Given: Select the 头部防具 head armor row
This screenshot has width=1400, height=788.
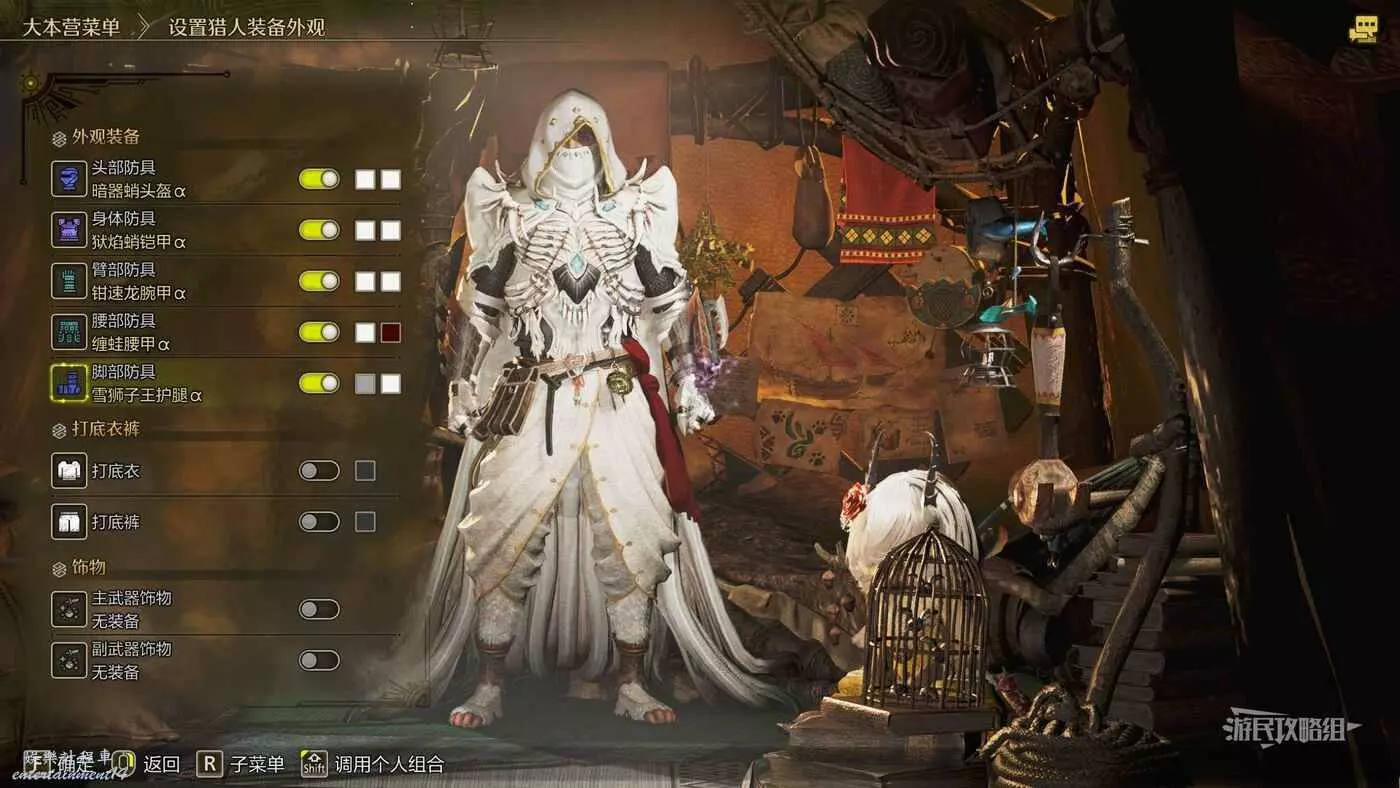Looking at the screenshot, I should (138, 179).
